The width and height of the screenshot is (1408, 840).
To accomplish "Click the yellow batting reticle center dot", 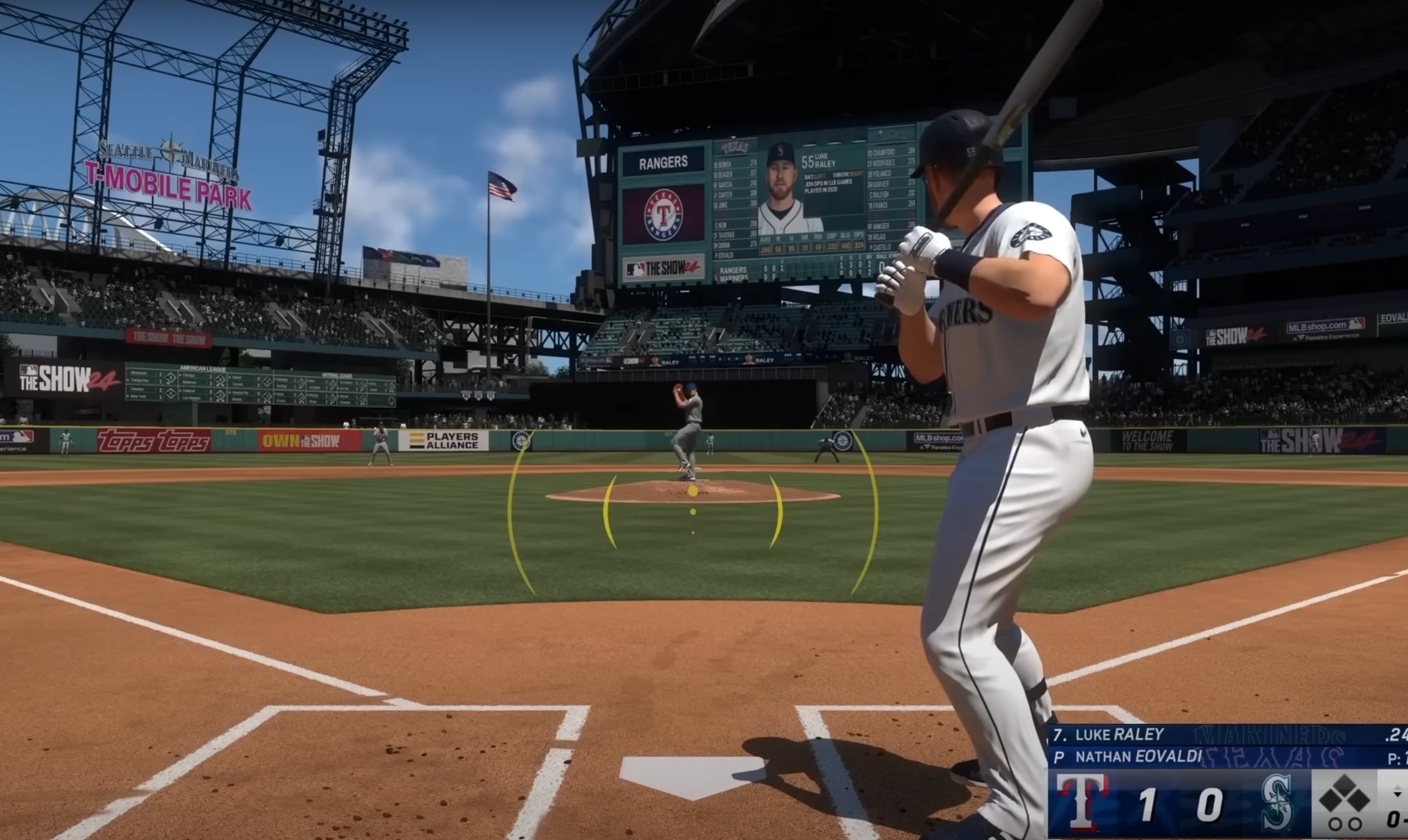I will coord(693,491).
